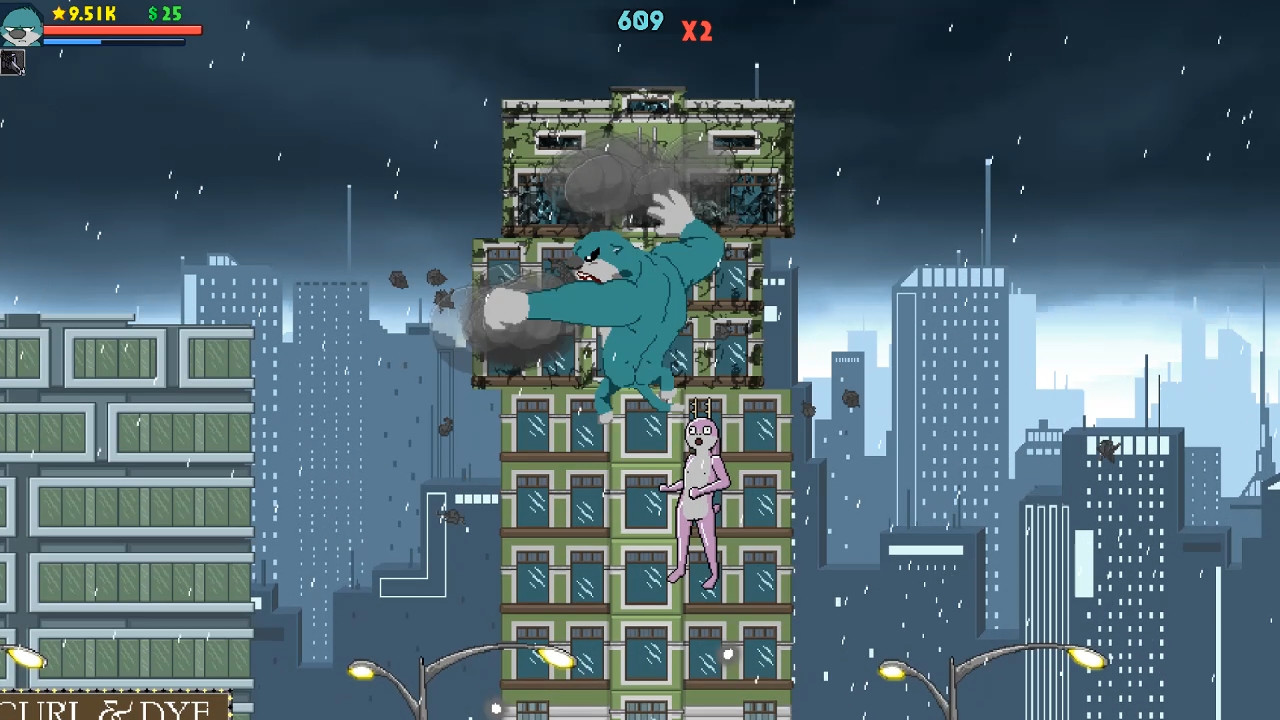Click the gold star score icon

coord(58,15)
